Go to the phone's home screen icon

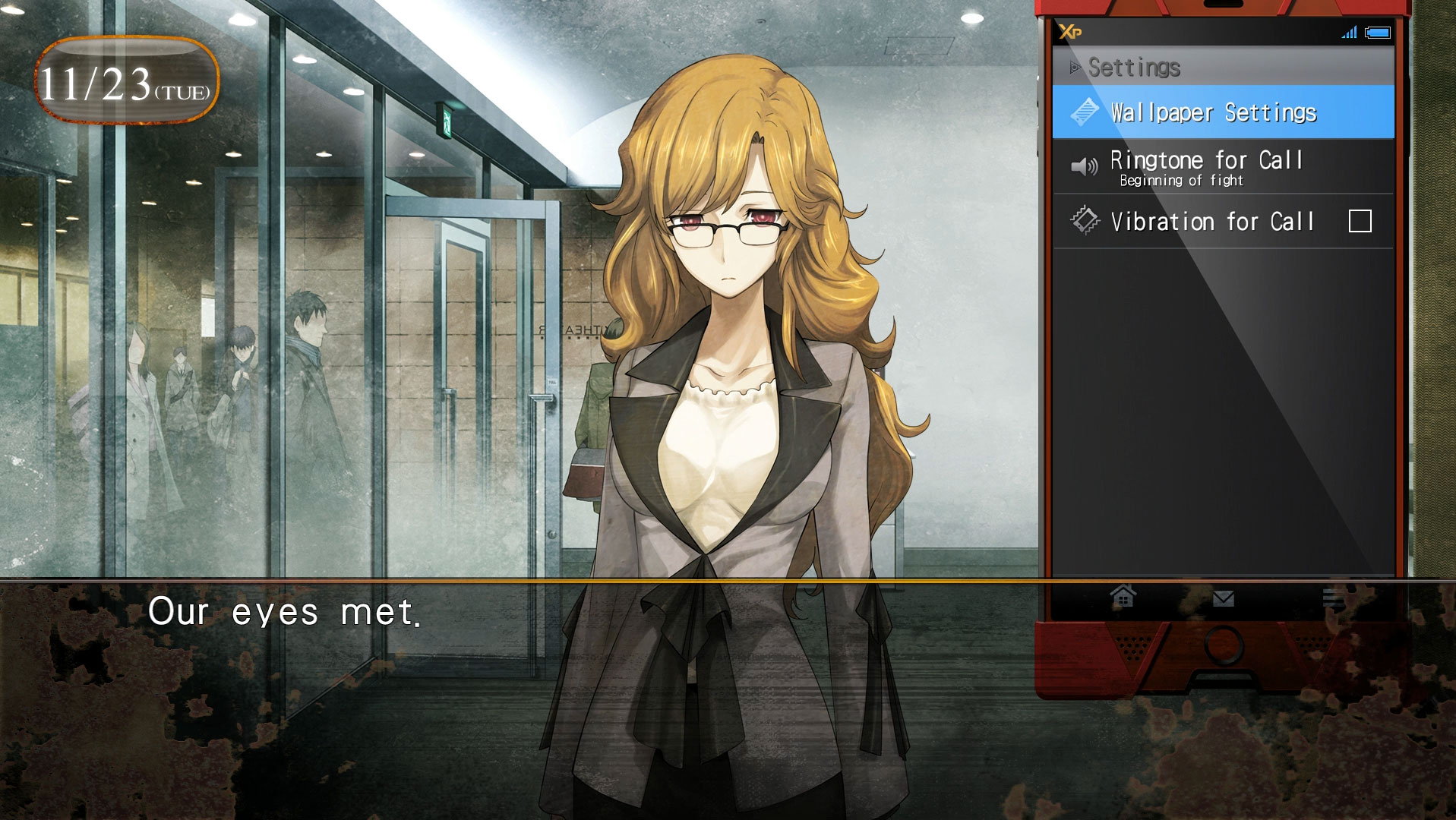click(x=1123, y=597)
